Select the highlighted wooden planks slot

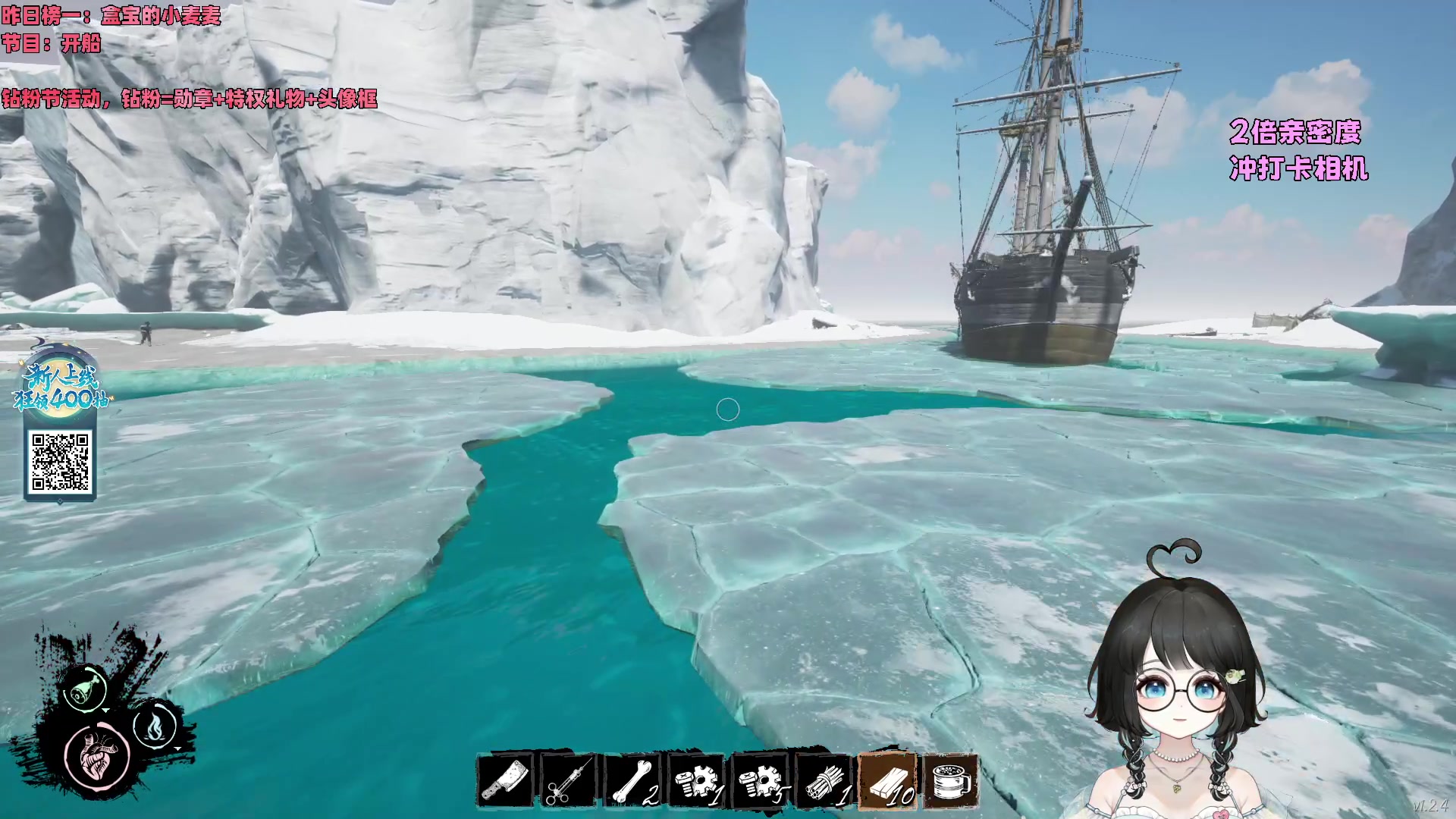(x=887, y=781)
